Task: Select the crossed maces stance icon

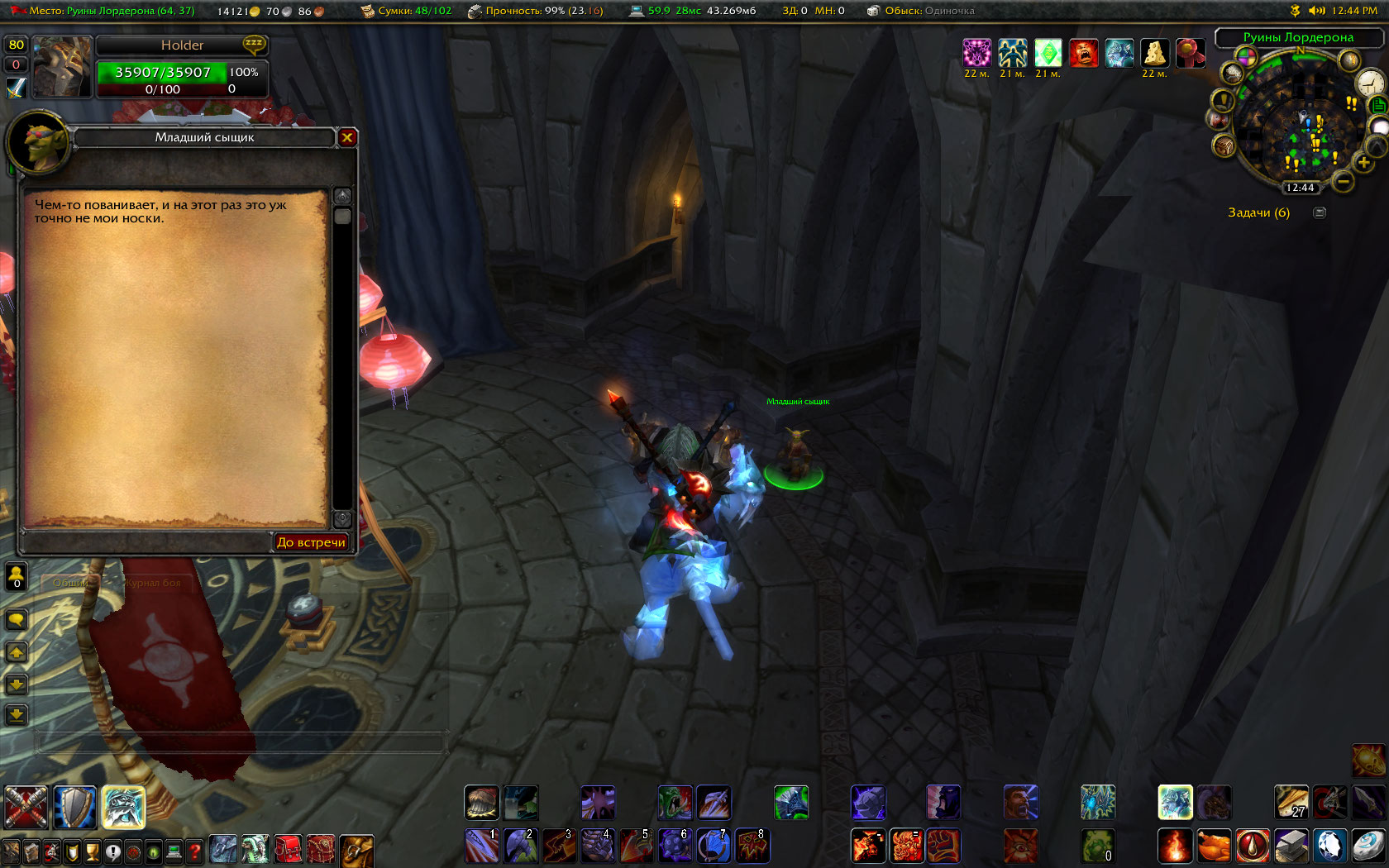Action: (26, 807)
